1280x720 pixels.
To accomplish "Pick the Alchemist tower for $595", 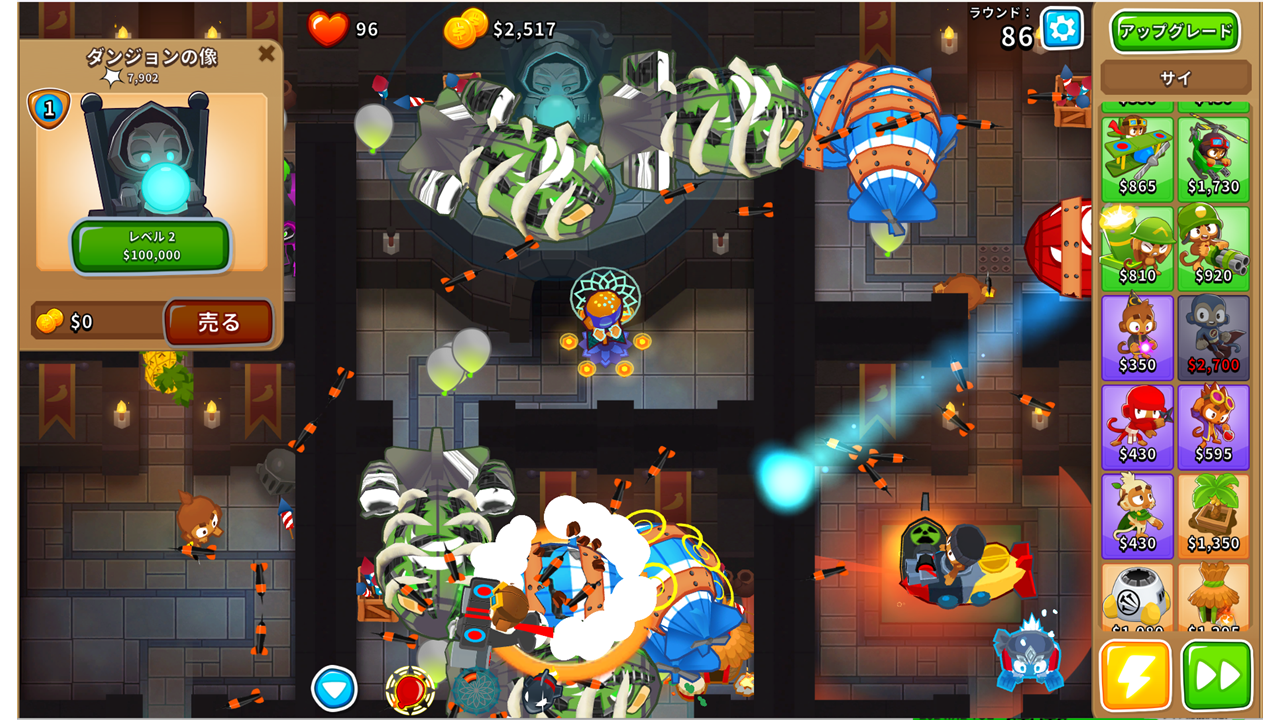I will (x=1214, y=426).
